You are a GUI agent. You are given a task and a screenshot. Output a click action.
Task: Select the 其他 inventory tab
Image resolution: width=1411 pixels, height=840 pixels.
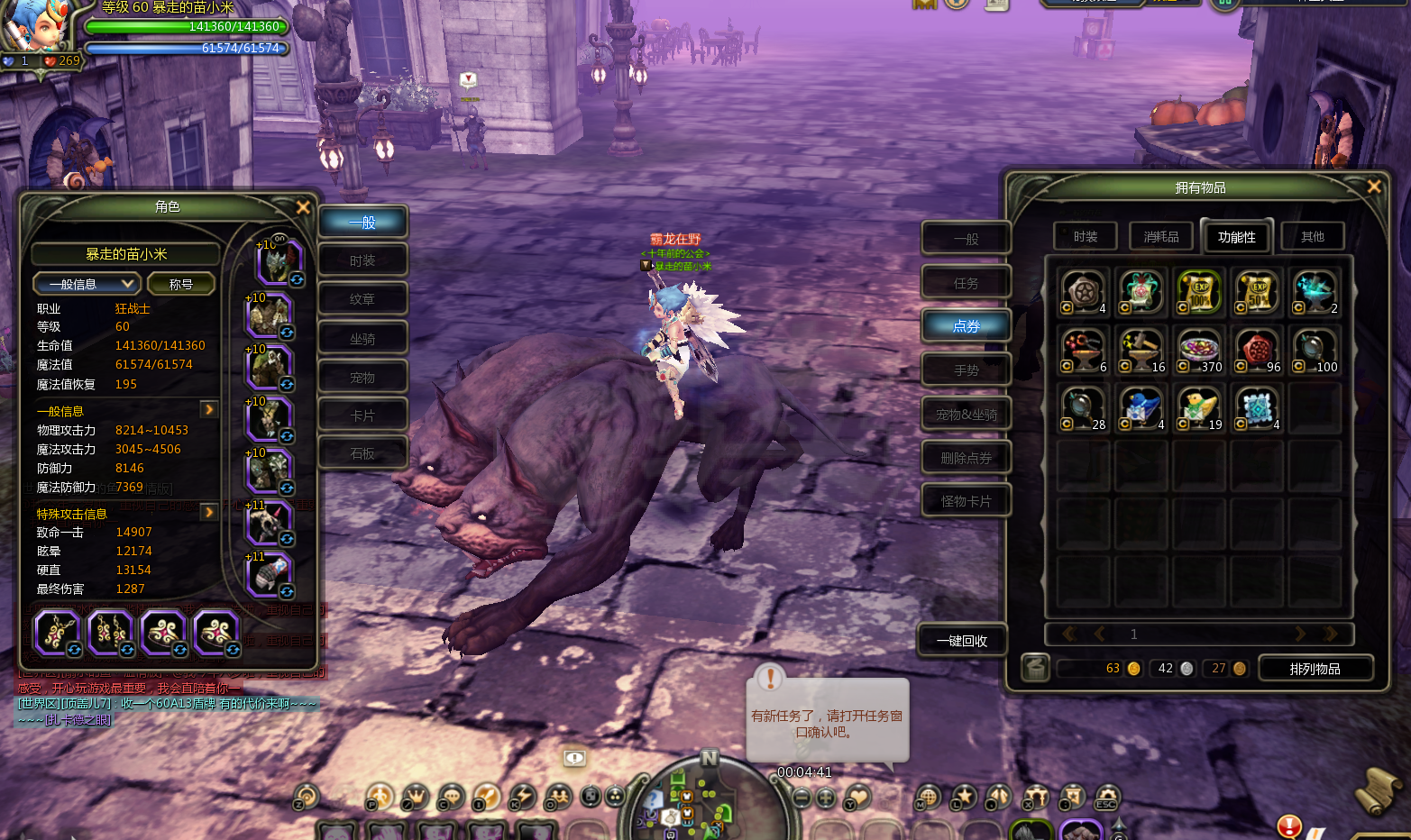1312,237
